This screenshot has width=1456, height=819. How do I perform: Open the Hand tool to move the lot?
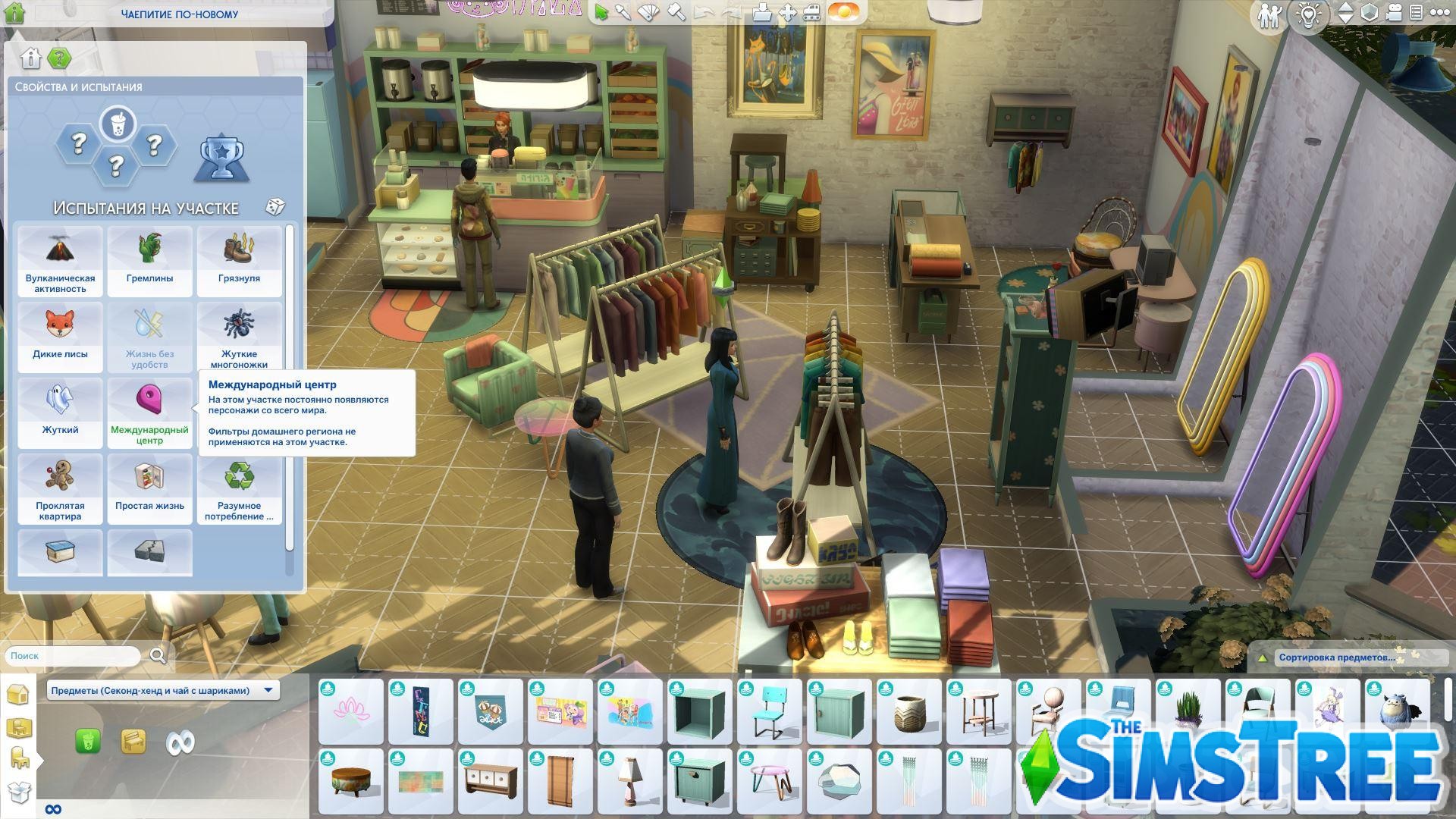click(x=786, y=12)
